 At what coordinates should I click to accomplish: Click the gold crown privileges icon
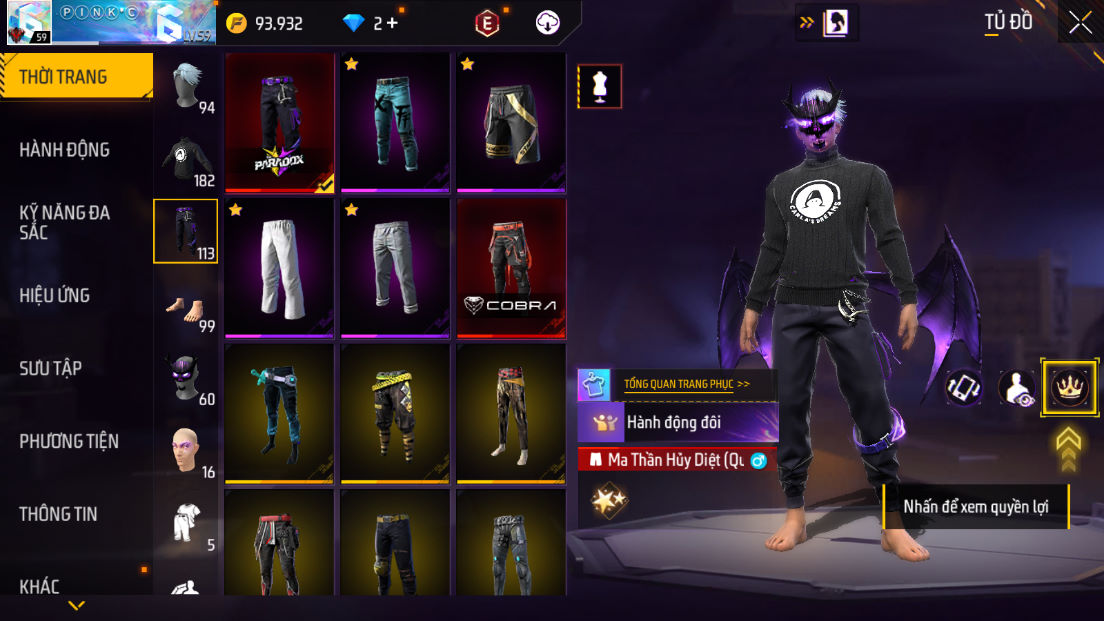tap(1069, 387)
